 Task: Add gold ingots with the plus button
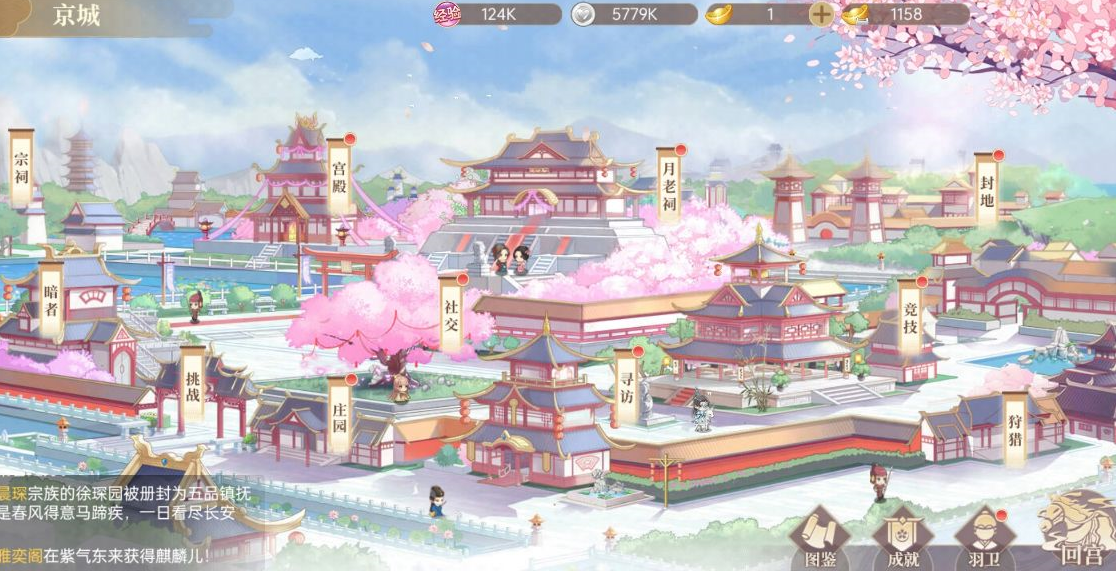820,15
